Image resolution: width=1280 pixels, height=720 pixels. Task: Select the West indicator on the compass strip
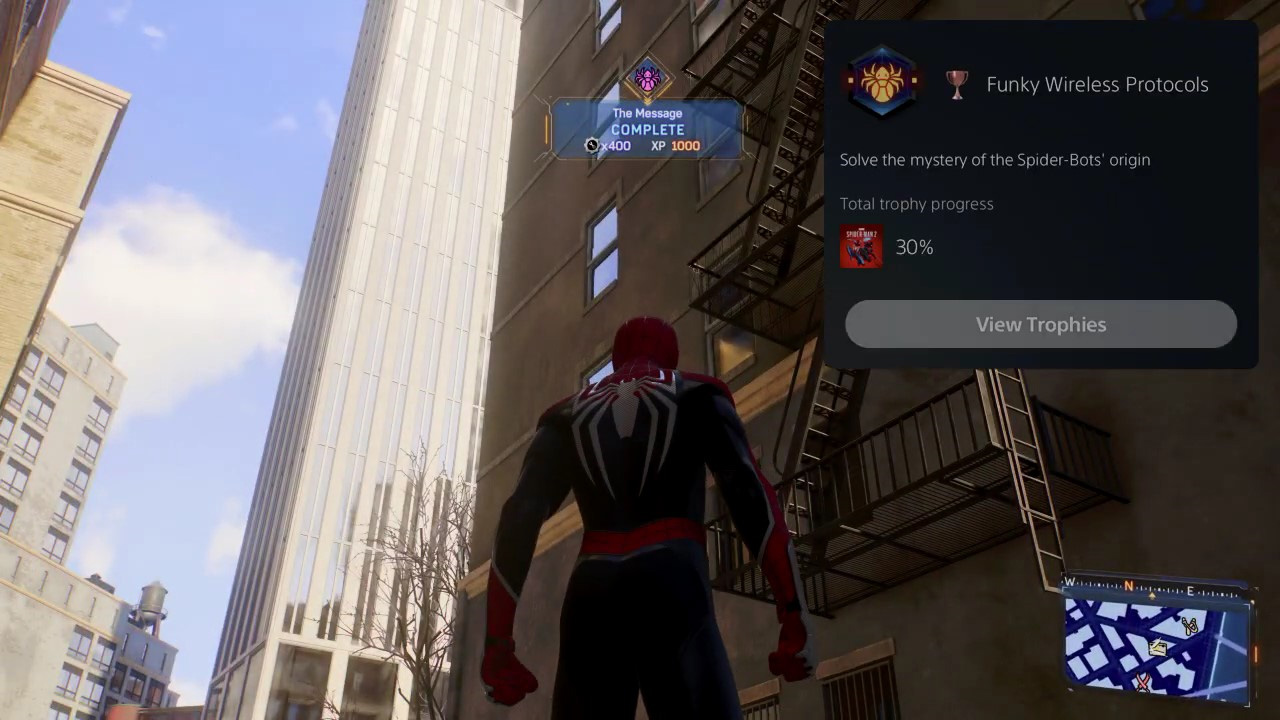click(1070, 582)
